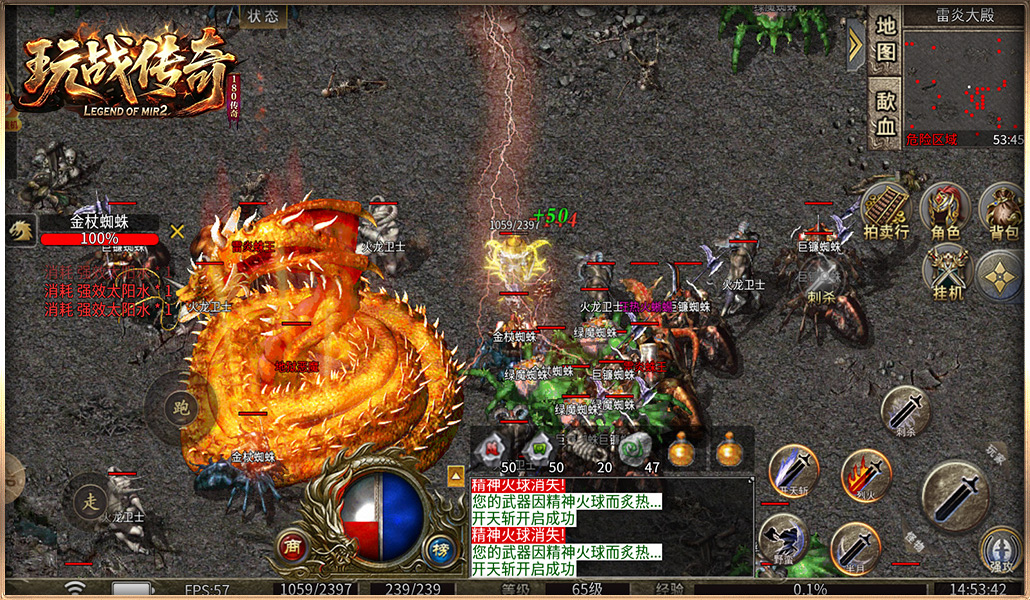This screenshot has width=1030, height=600.
Task: Activate the 刺杀 sword skill
Action: (906, 412)
